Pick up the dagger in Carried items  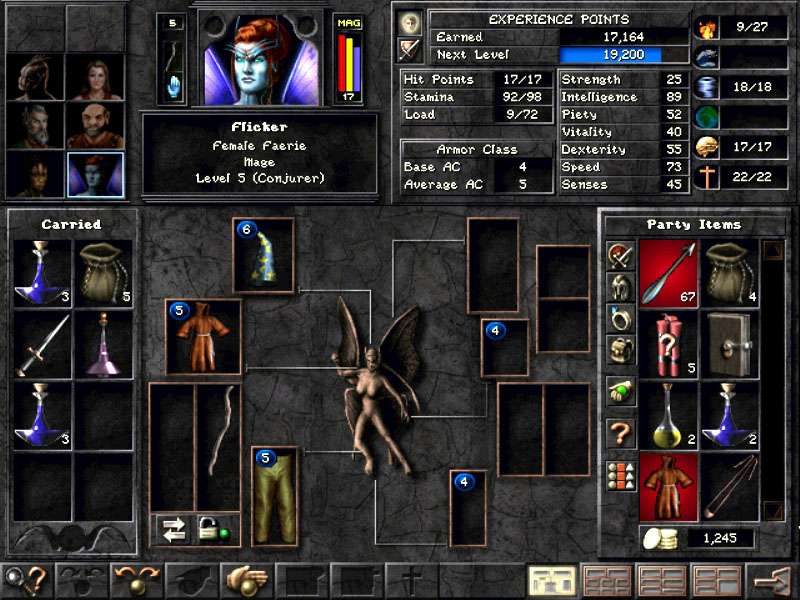pyautogui.click(x=43, y=343)
